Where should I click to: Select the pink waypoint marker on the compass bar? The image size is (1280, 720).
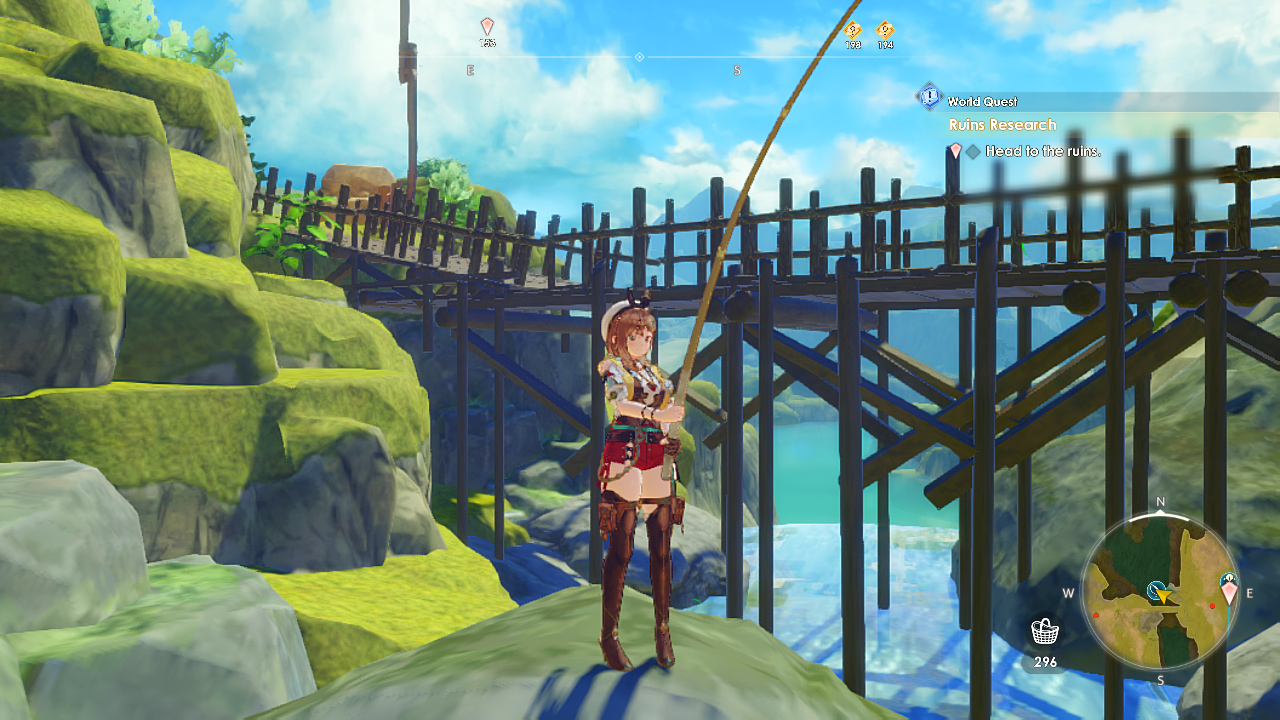488,28
